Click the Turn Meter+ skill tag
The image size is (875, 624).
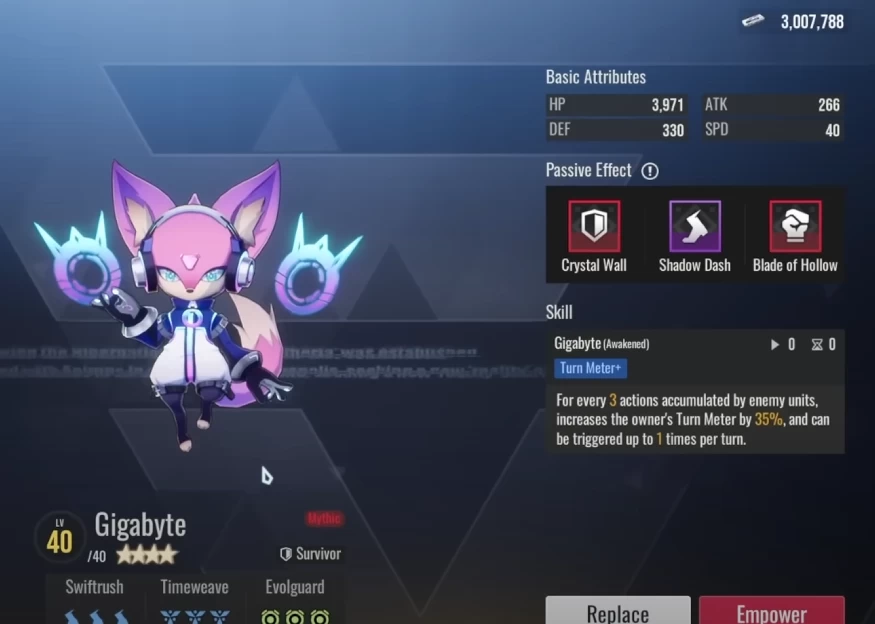coord(591,368)
